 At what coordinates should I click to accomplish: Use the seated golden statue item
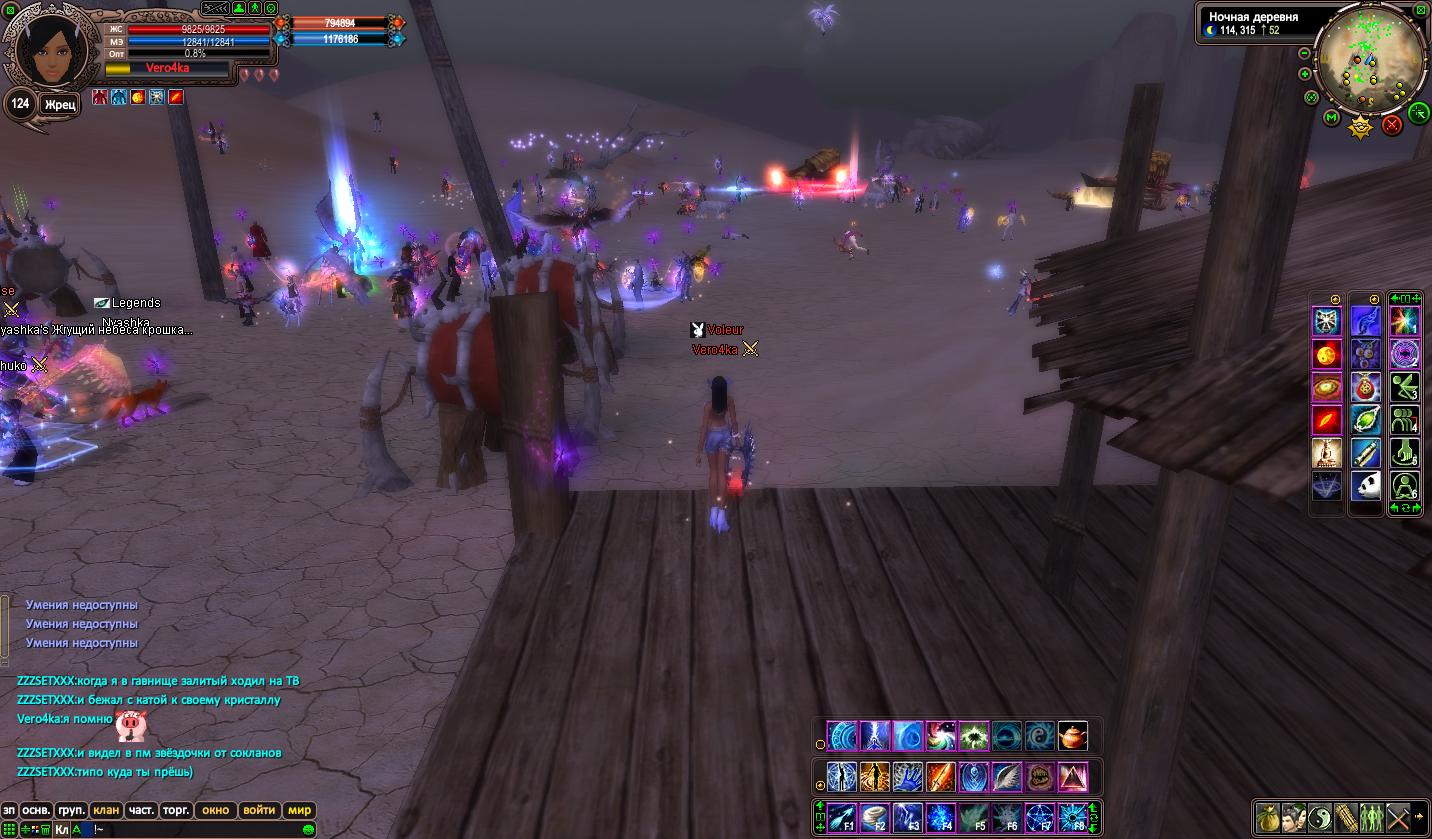(x=1327, y=453)
